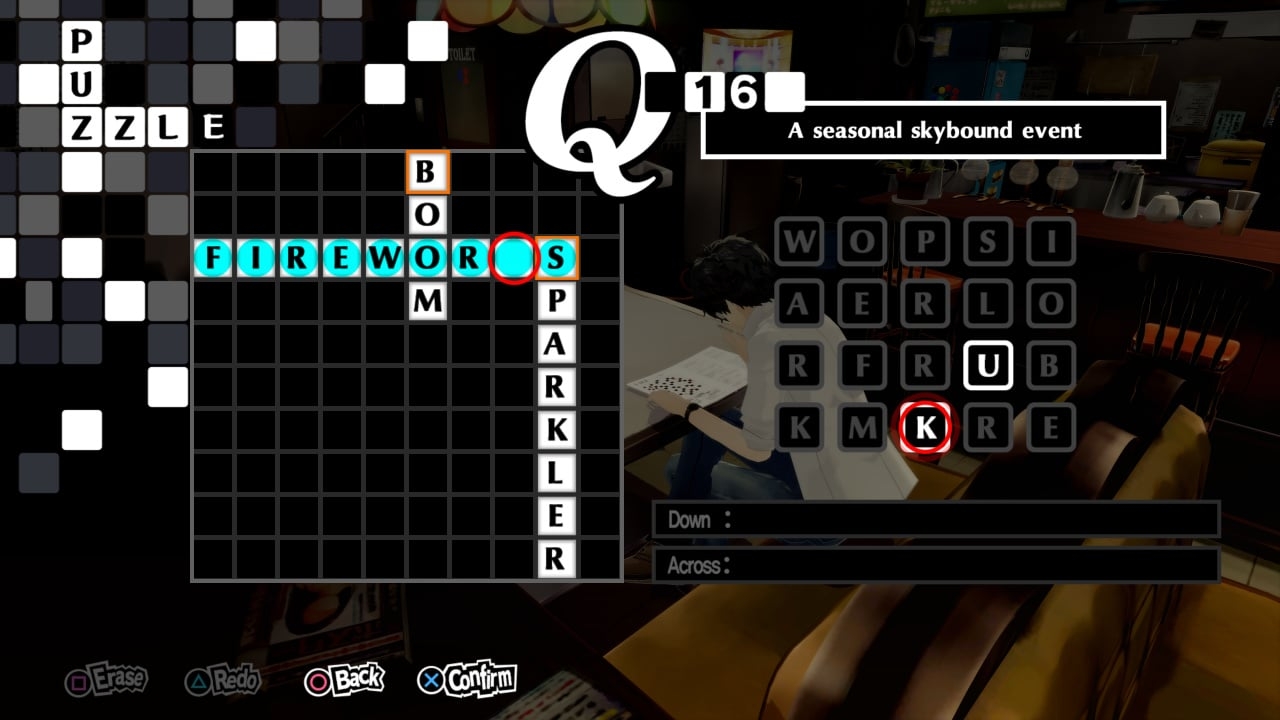Click the F square starting FIREWOR
This screenshot has height=720, width=1280.
click(214, 258)
